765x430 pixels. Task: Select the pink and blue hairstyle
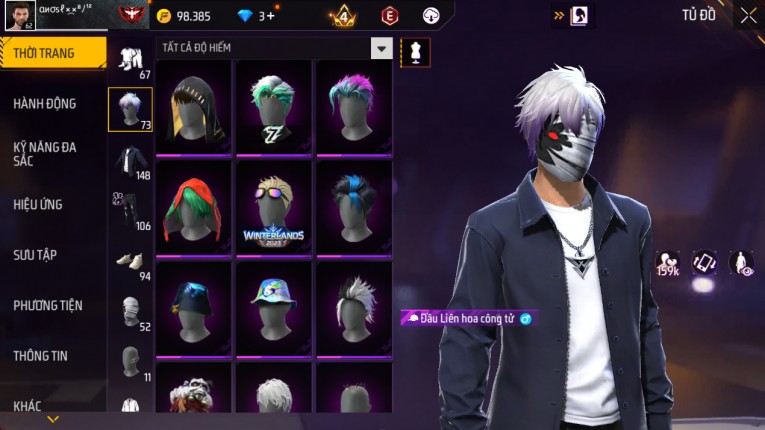pos(353,106)
